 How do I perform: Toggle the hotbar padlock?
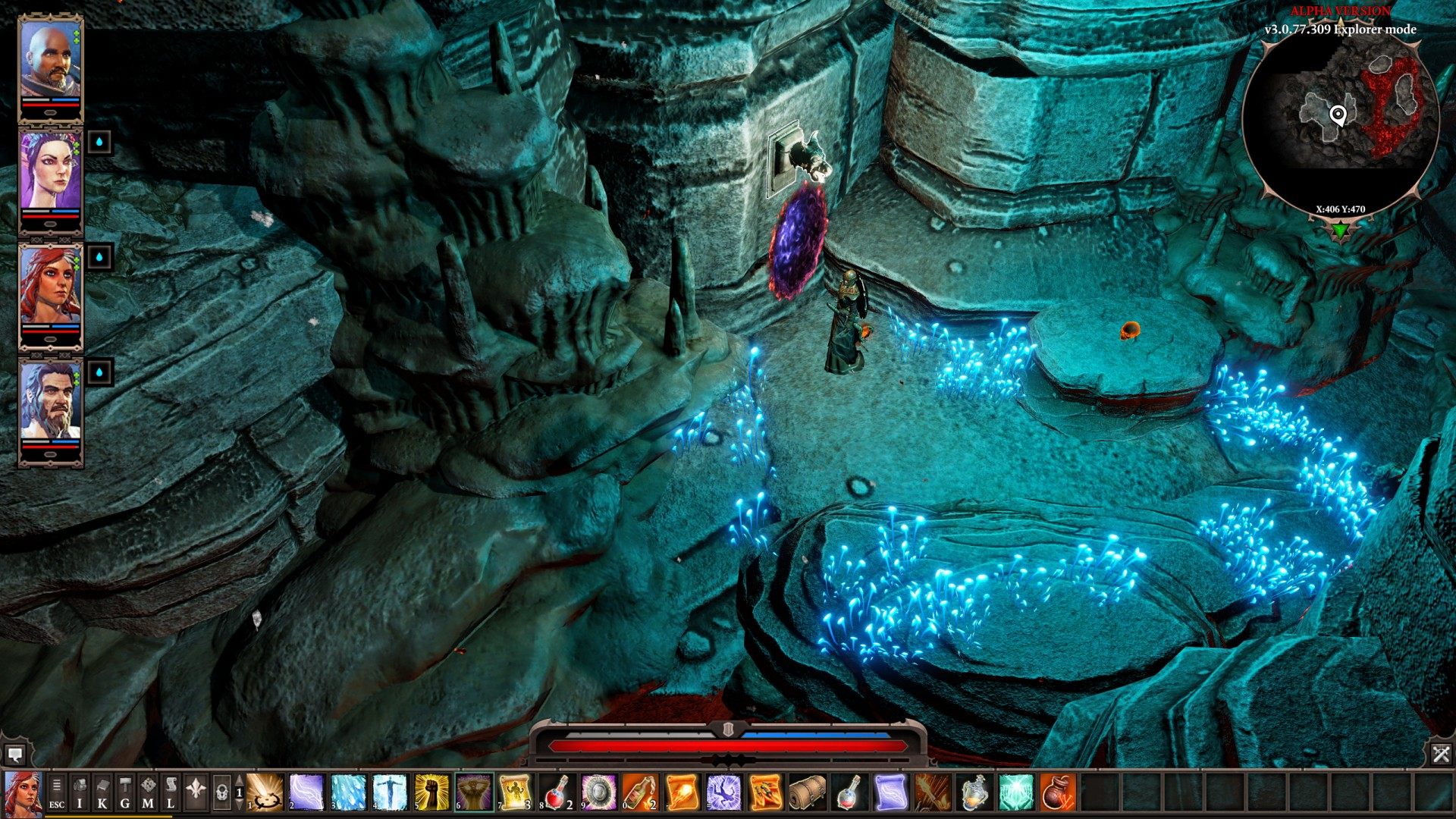[x=221, y=792]
